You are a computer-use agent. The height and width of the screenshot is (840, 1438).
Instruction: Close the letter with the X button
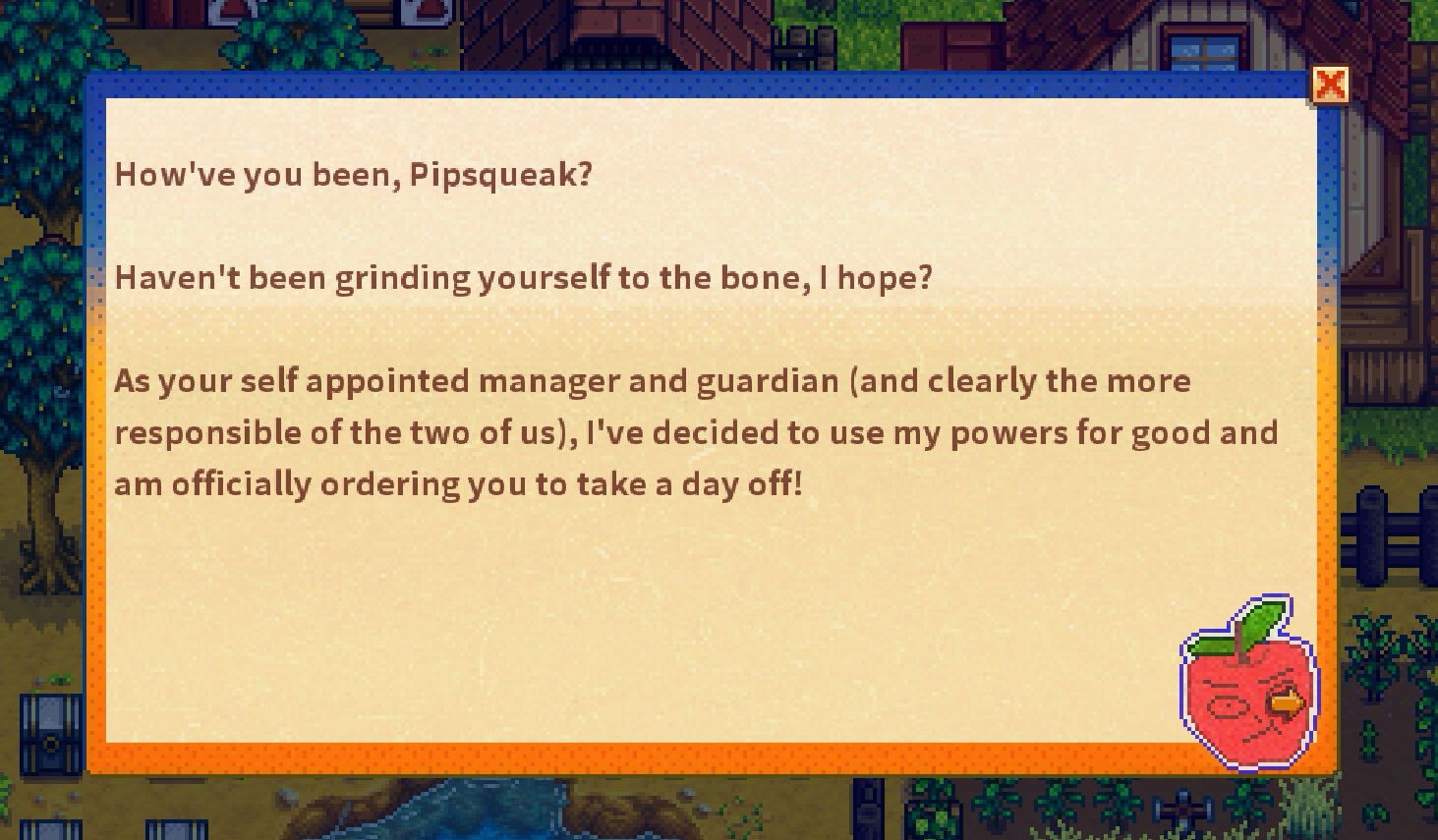coord(1330,85)
